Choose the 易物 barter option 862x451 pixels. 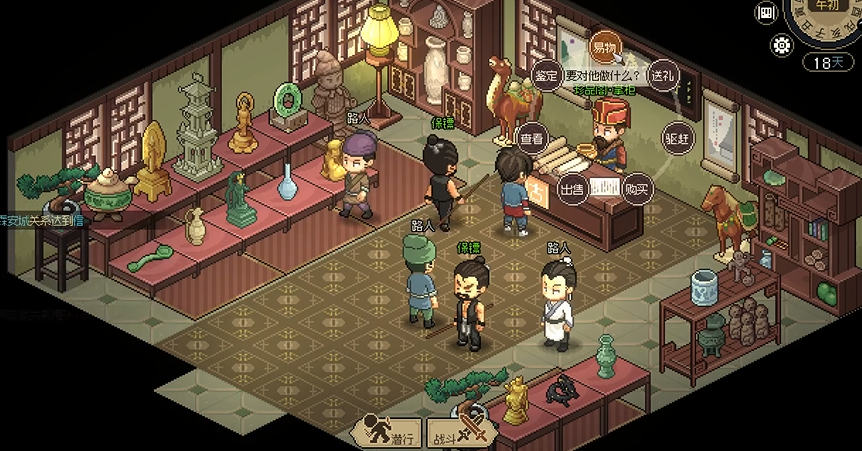603,47
